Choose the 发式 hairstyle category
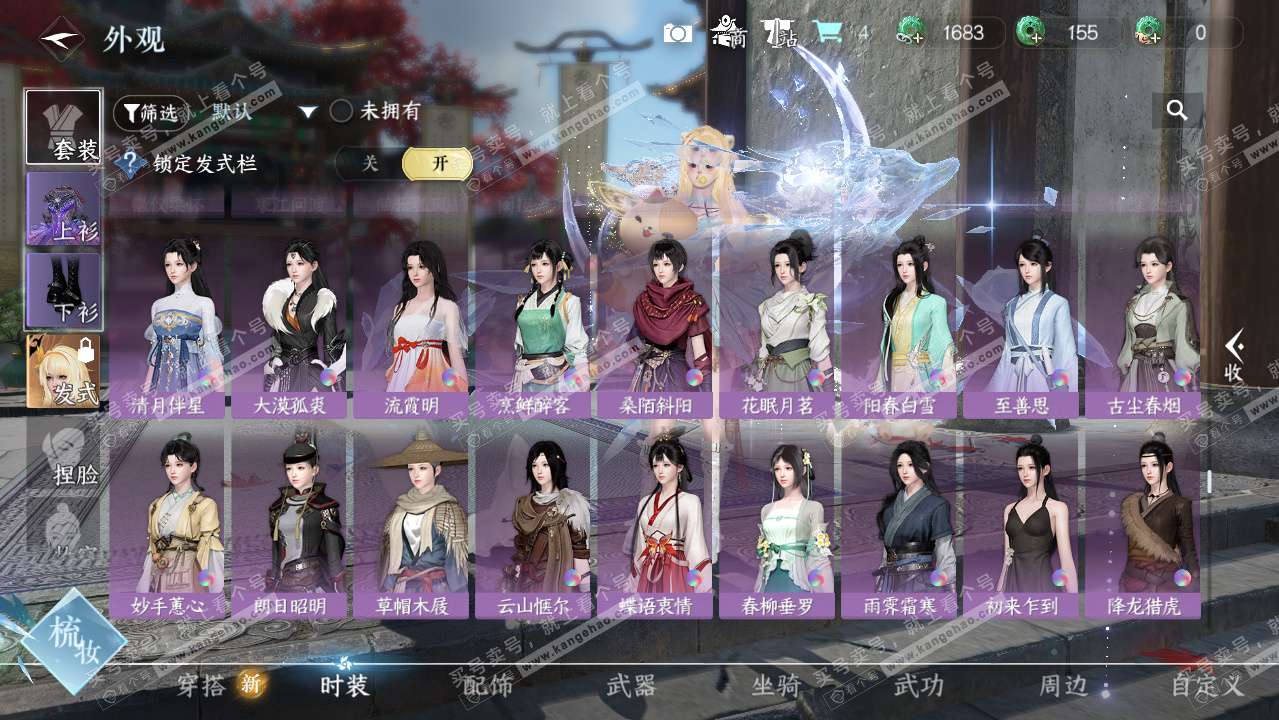 (x=64, y=371)
